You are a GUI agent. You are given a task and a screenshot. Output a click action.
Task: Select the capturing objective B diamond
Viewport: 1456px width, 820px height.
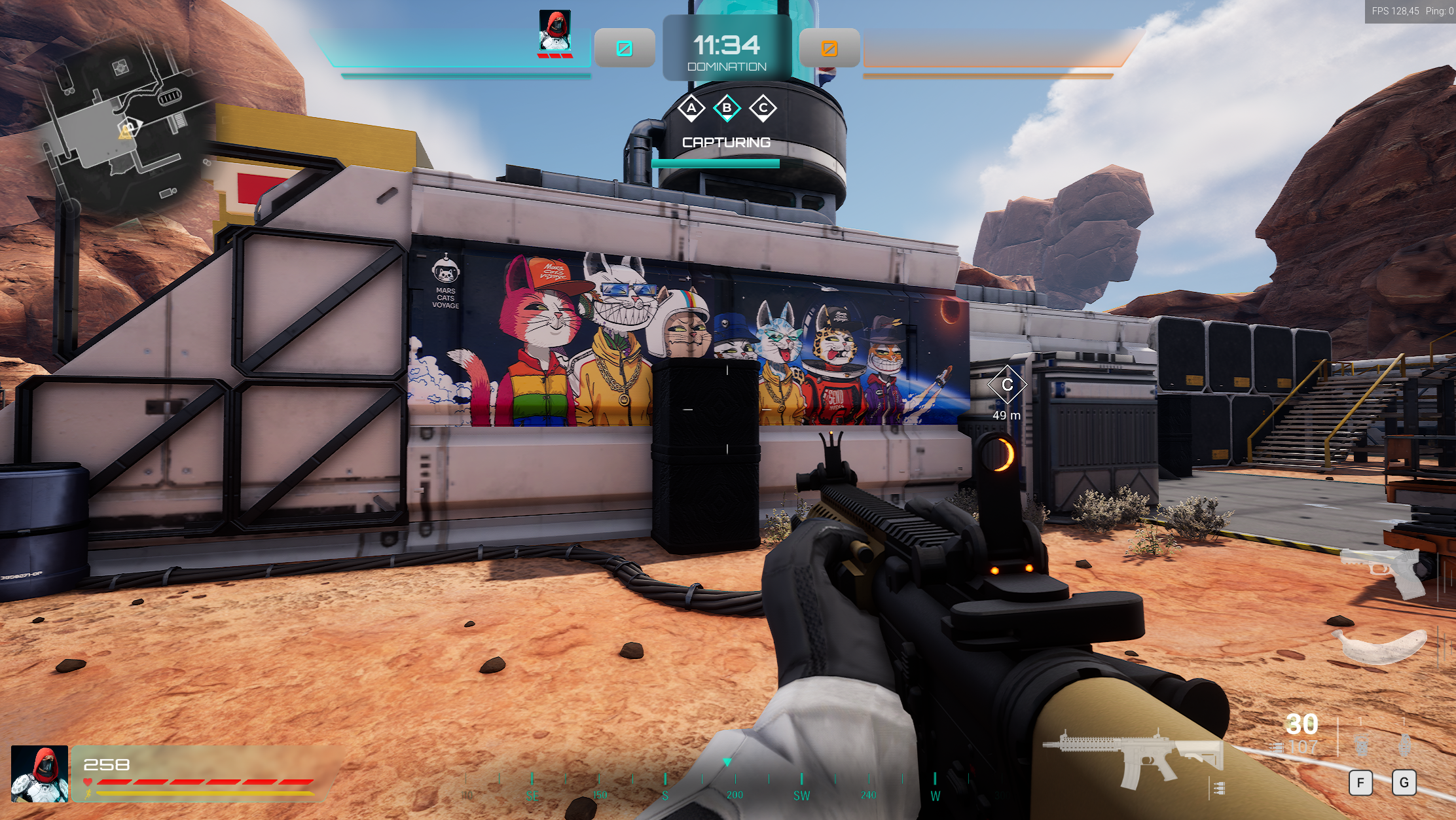727,108
